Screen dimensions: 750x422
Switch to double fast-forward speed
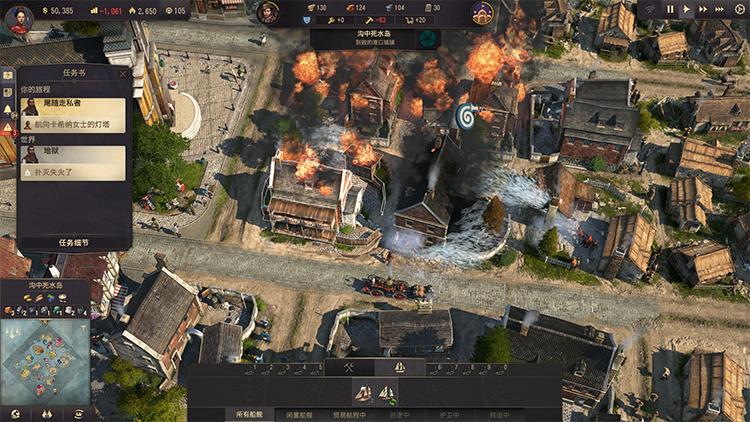coord(703,9)
